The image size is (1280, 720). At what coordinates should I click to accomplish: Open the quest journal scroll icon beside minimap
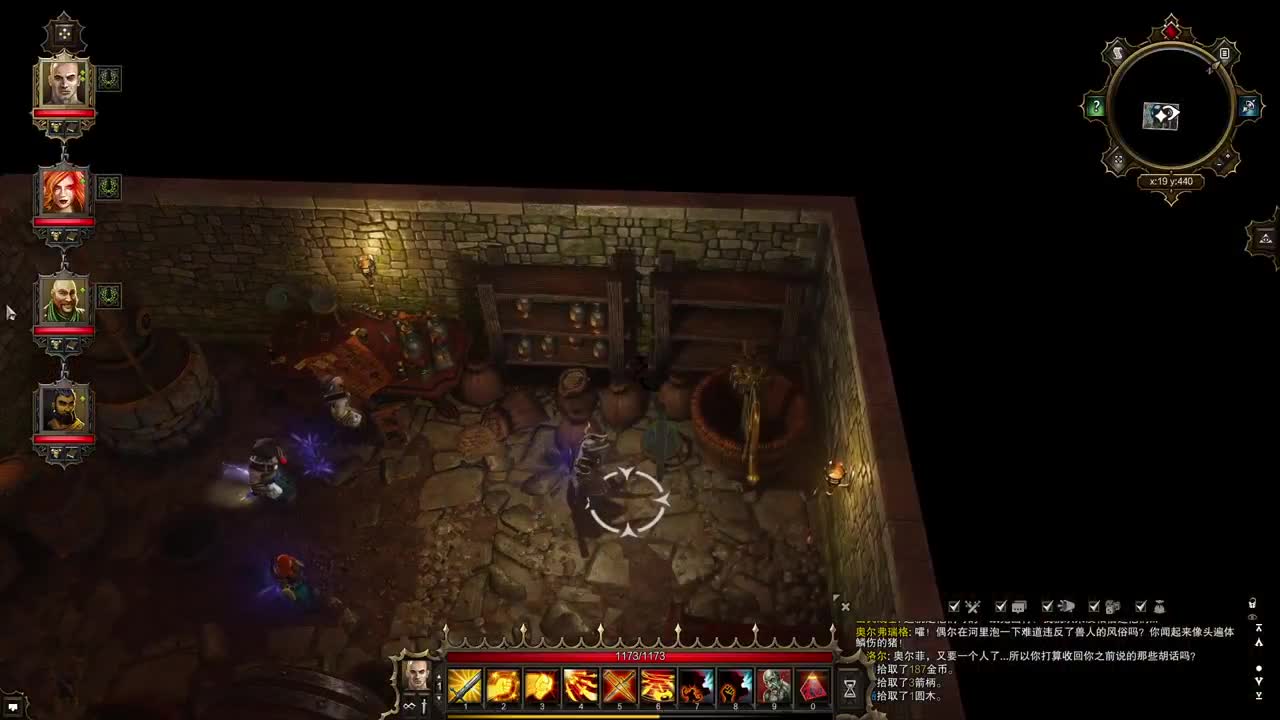(1118, 52)
